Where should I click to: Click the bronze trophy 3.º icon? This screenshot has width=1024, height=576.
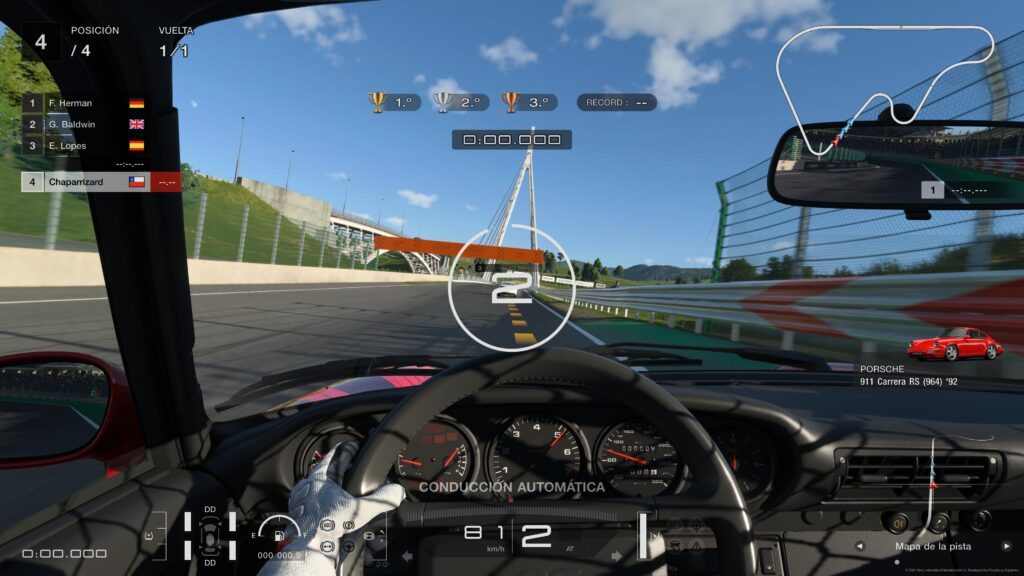click(x=510, y=102)
